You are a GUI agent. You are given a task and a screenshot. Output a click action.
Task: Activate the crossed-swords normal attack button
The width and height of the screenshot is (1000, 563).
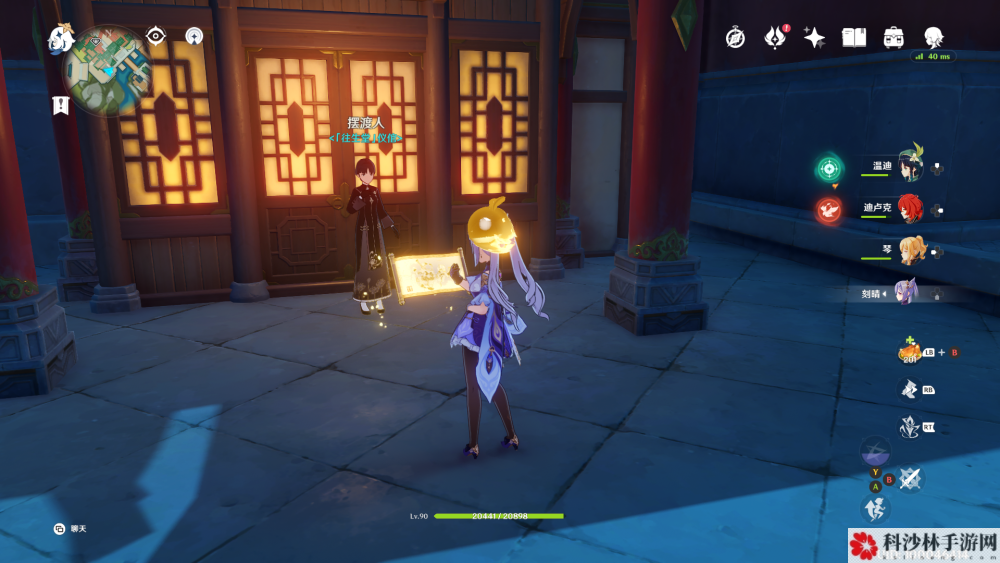tap(908, 478)
